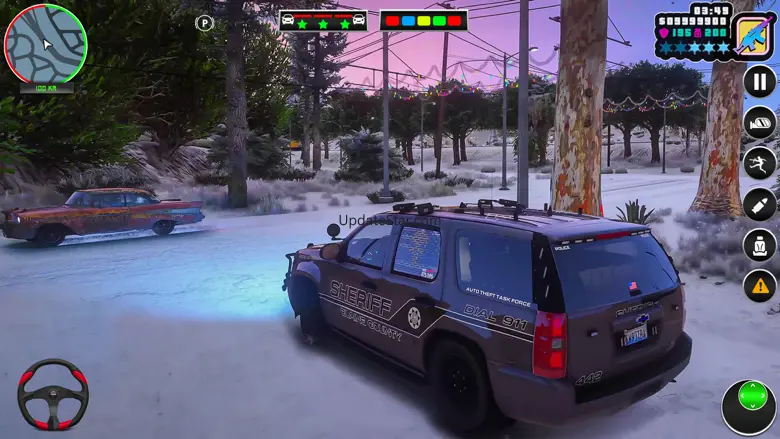Select the bullet ammo button
780x439 pixels.
point(759,204)
